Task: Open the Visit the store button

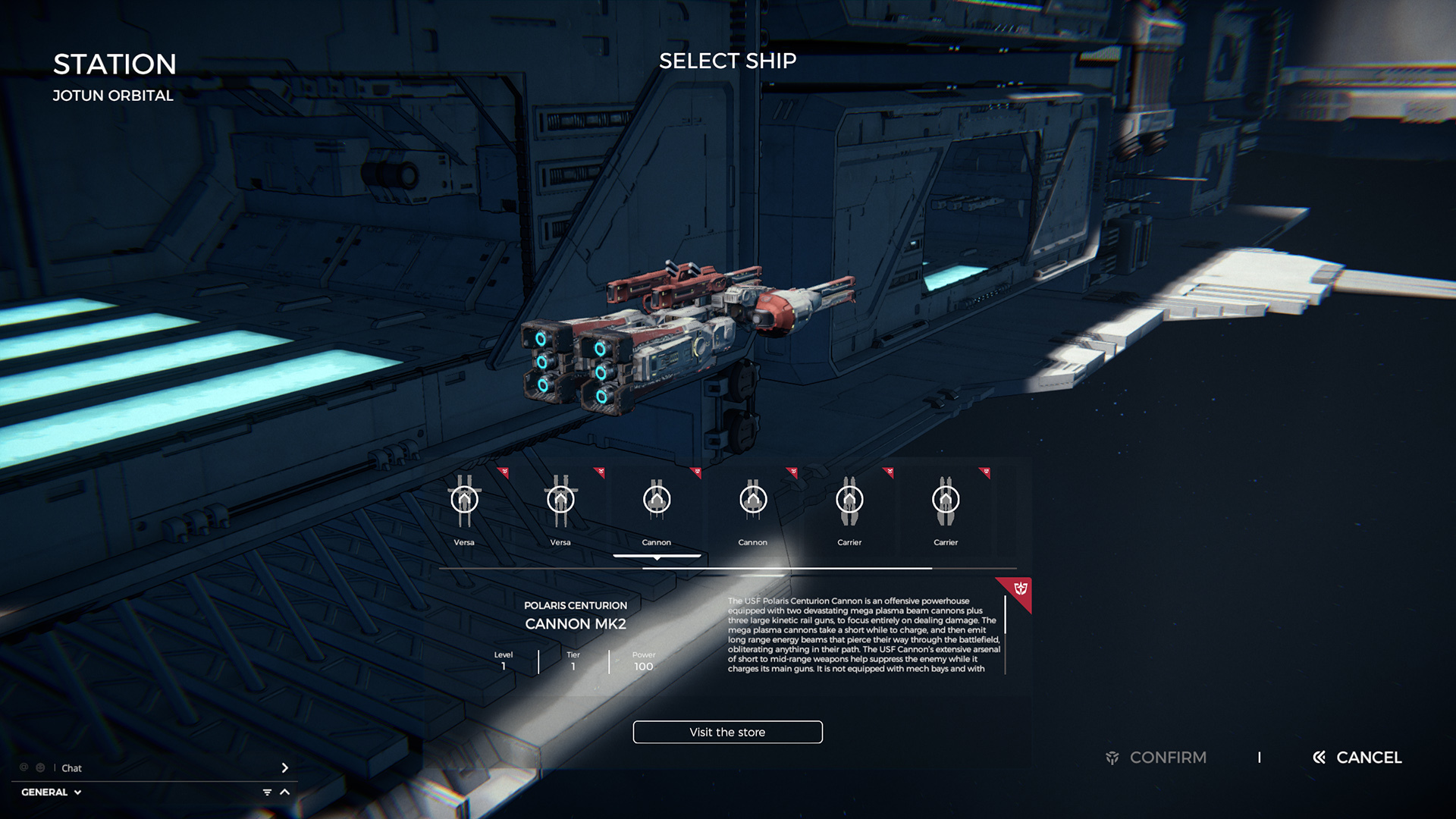Action: tap(727, 732)
